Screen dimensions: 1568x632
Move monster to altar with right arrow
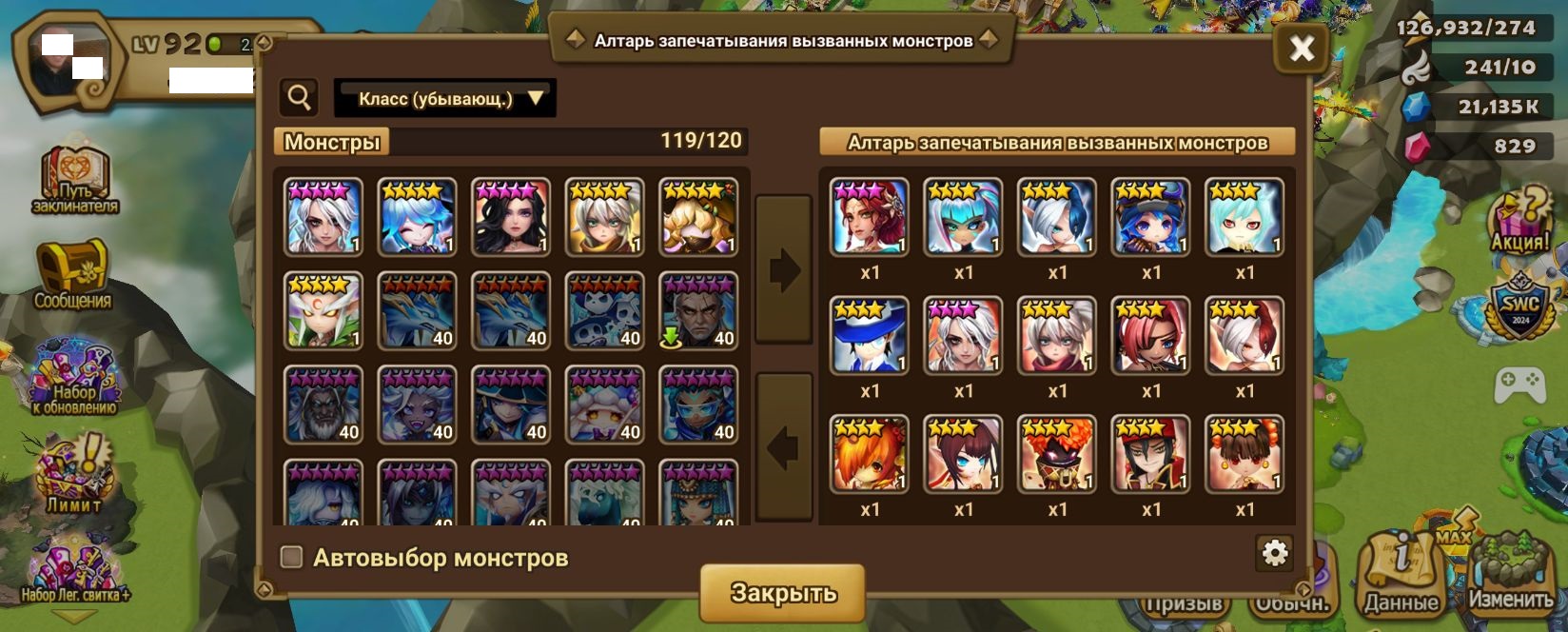(x=783, y=269)
